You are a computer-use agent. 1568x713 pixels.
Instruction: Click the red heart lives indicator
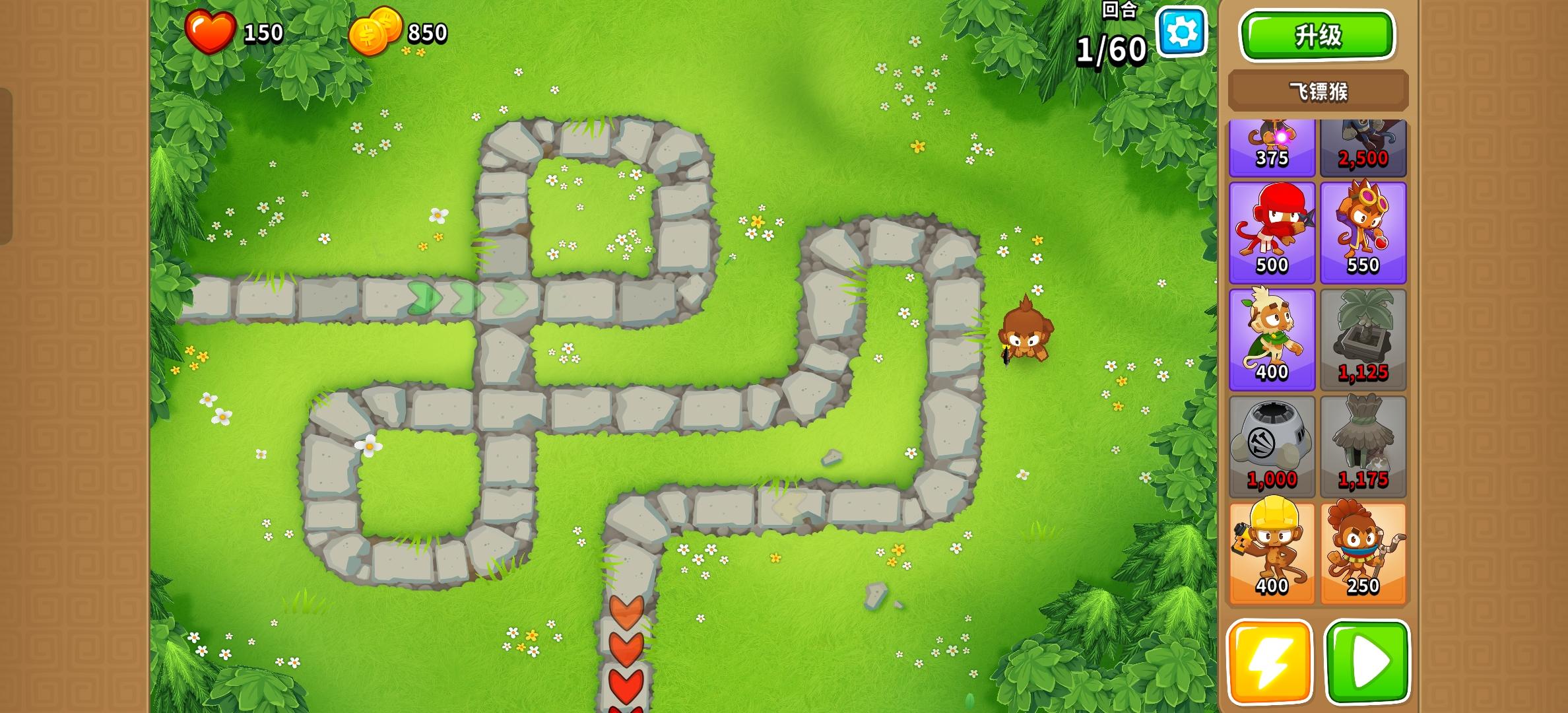pos(211,32)
